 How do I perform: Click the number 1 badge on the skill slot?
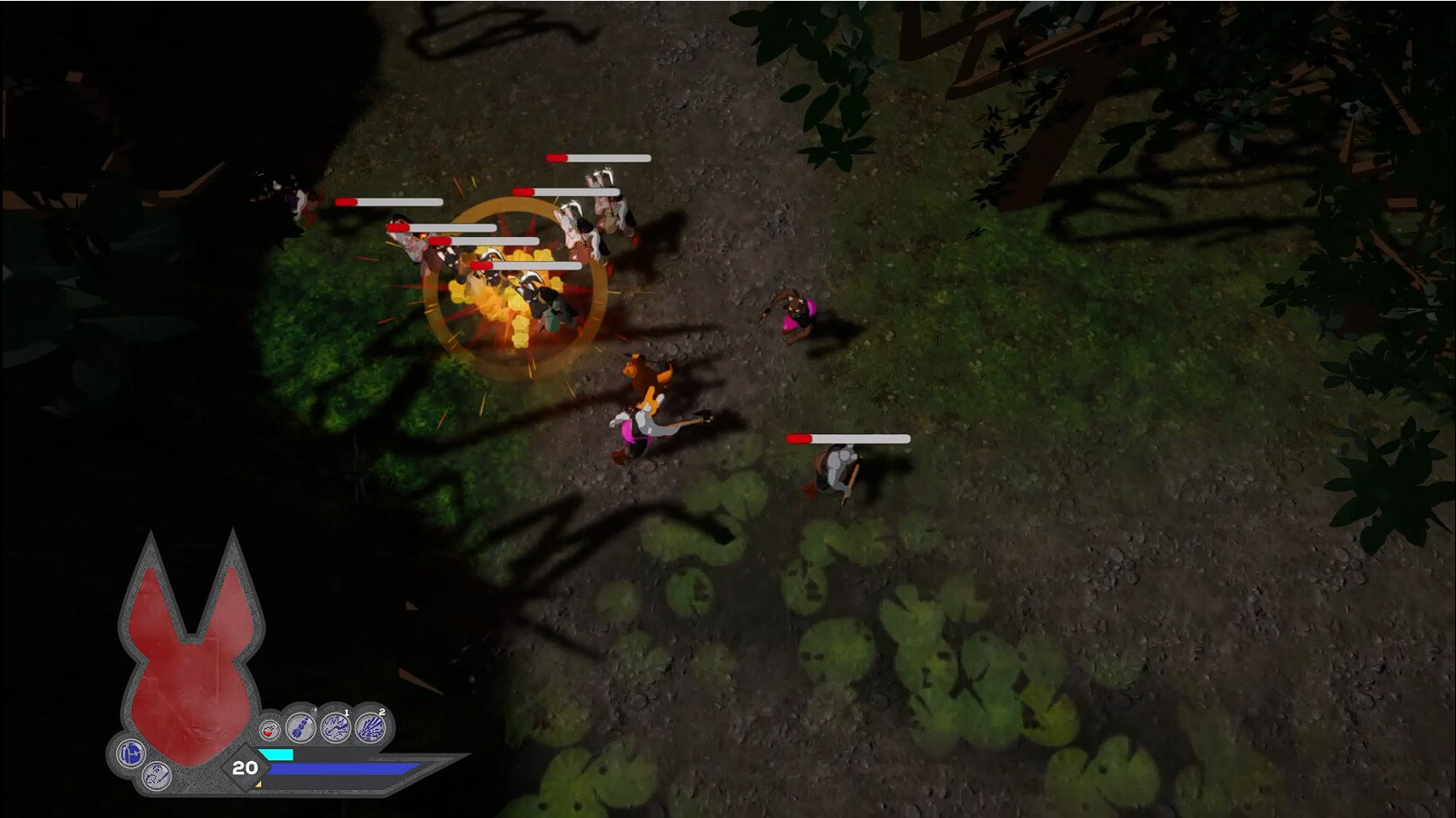coord(346,712)
